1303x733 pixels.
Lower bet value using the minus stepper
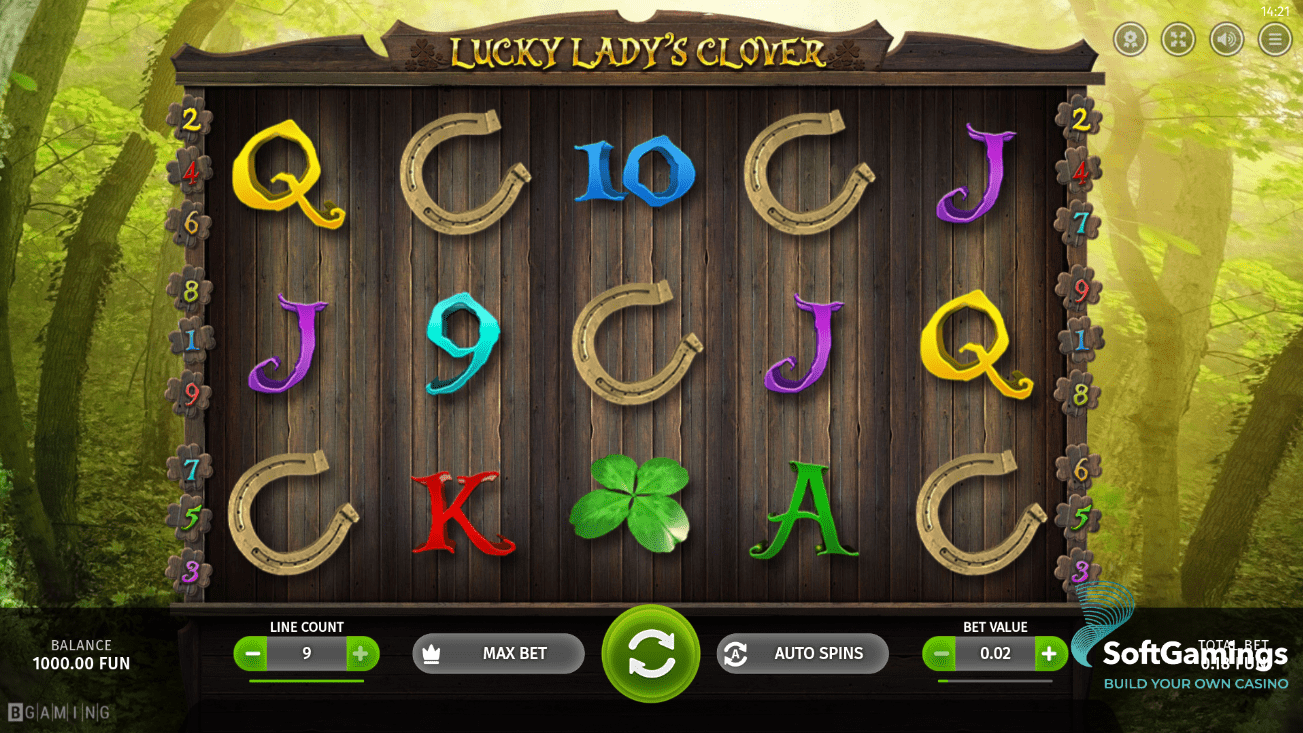coord(940,653)
